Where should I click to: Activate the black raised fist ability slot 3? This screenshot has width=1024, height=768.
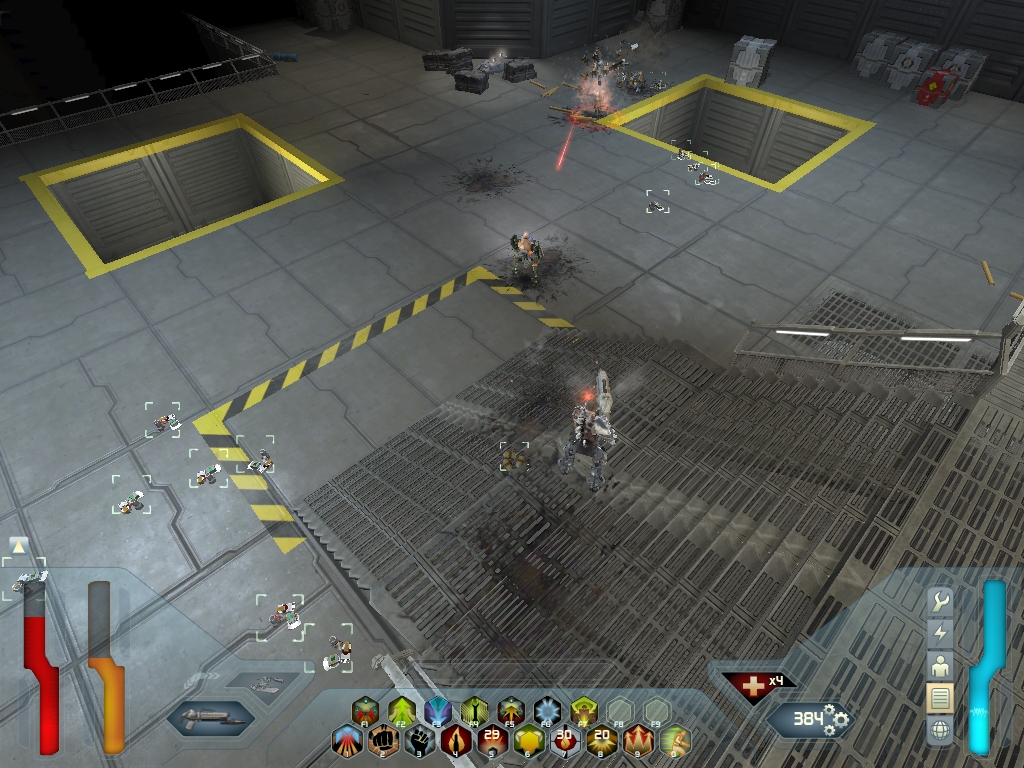coord(420,741)
